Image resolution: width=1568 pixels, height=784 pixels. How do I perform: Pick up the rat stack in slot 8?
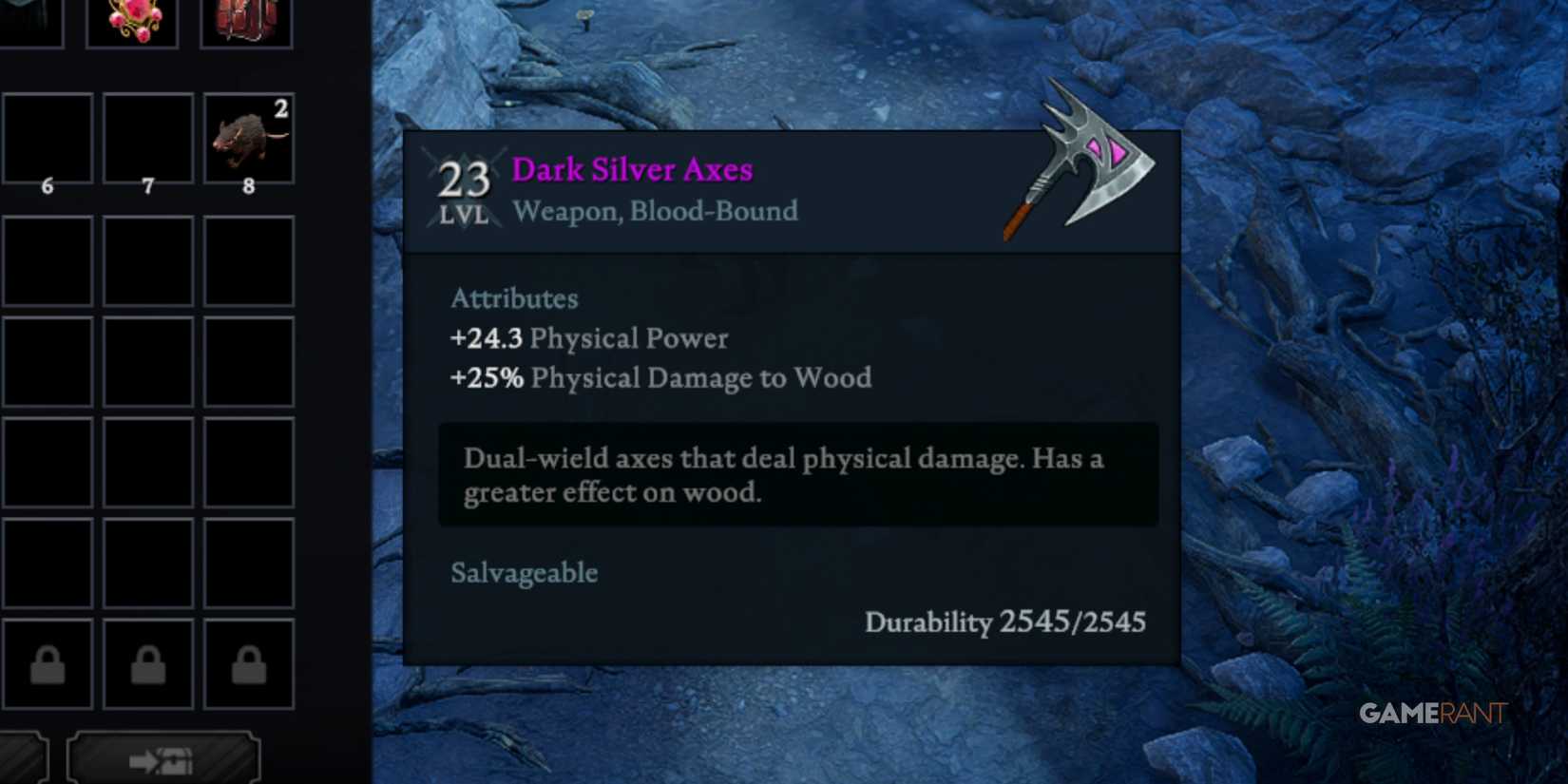[x=247, y=140]
